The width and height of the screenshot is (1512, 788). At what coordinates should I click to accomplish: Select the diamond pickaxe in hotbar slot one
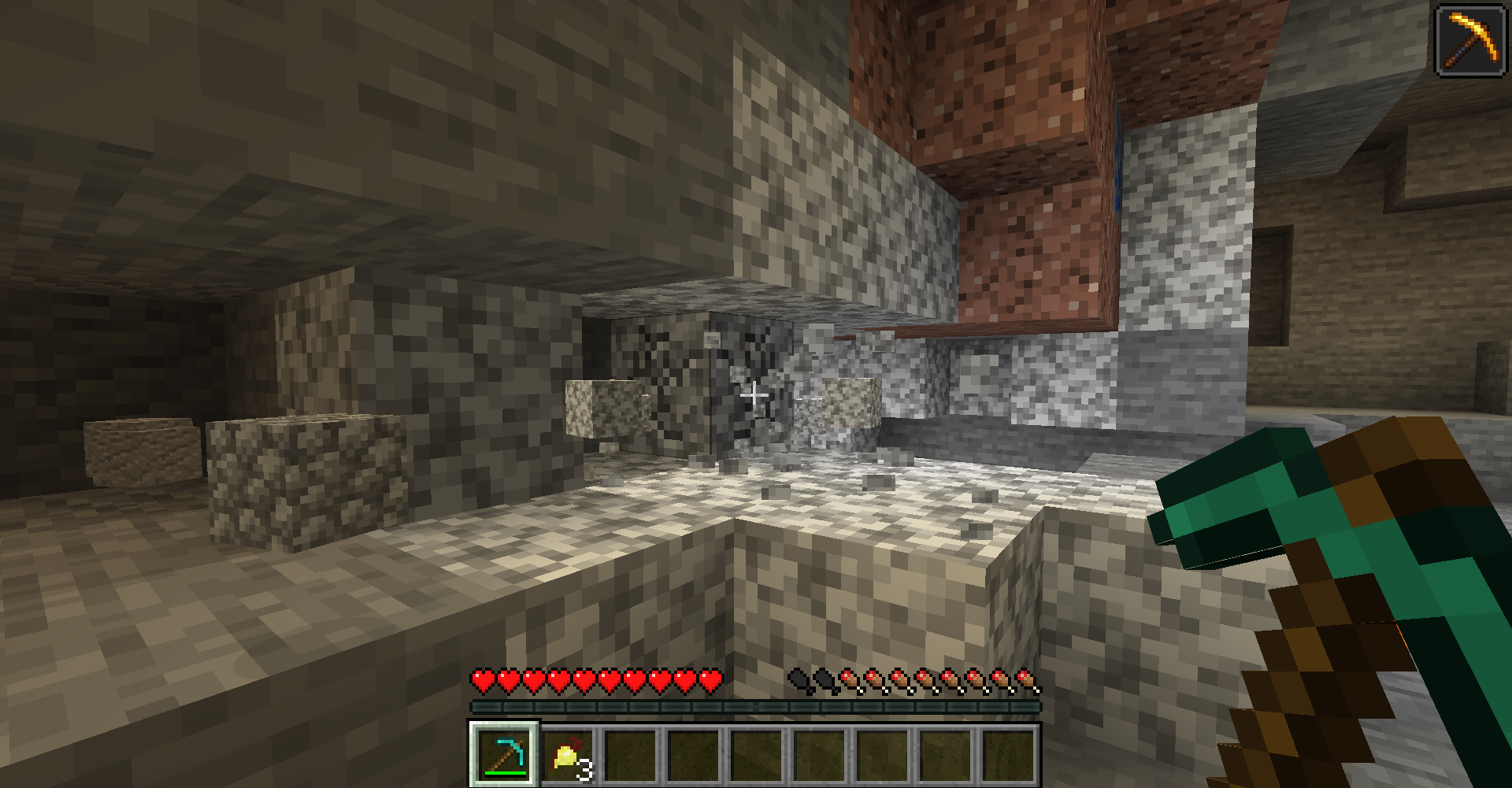pos(505,754)
